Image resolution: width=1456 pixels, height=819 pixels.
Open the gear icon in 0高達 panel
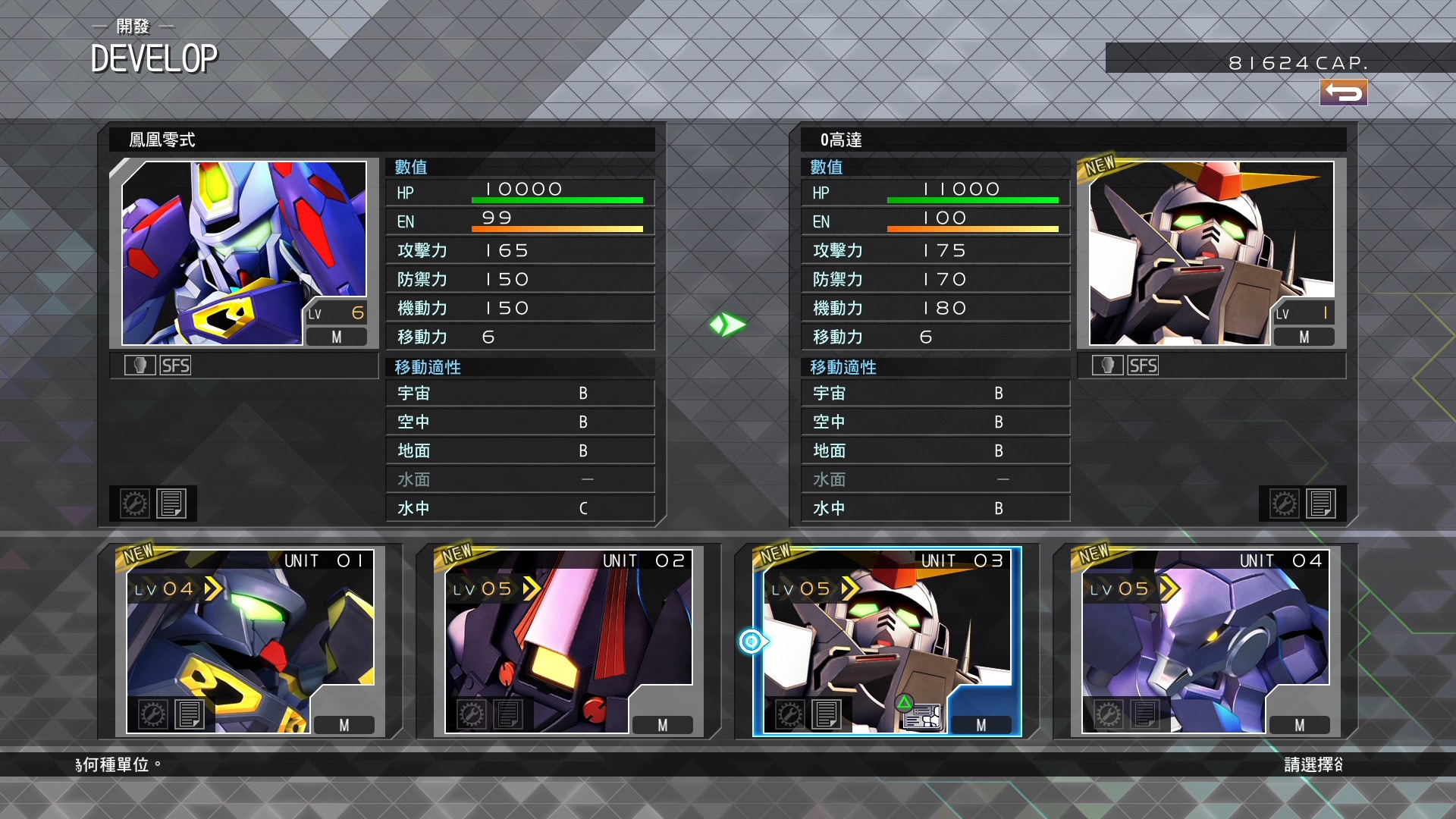click(1284, 504)
